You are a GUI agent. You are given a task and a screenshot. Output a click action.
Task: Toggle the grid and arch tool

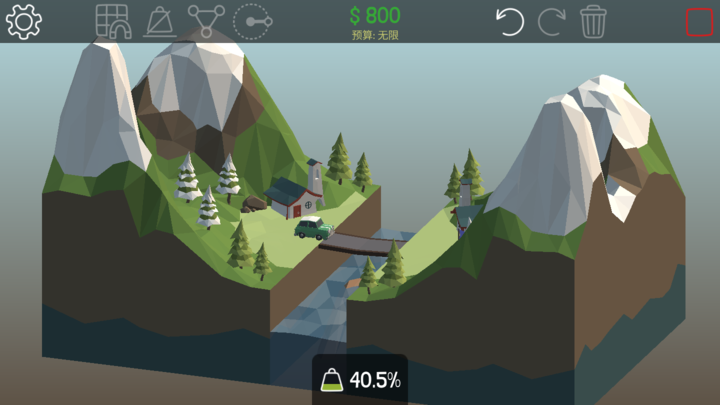[x=113, y=21]
